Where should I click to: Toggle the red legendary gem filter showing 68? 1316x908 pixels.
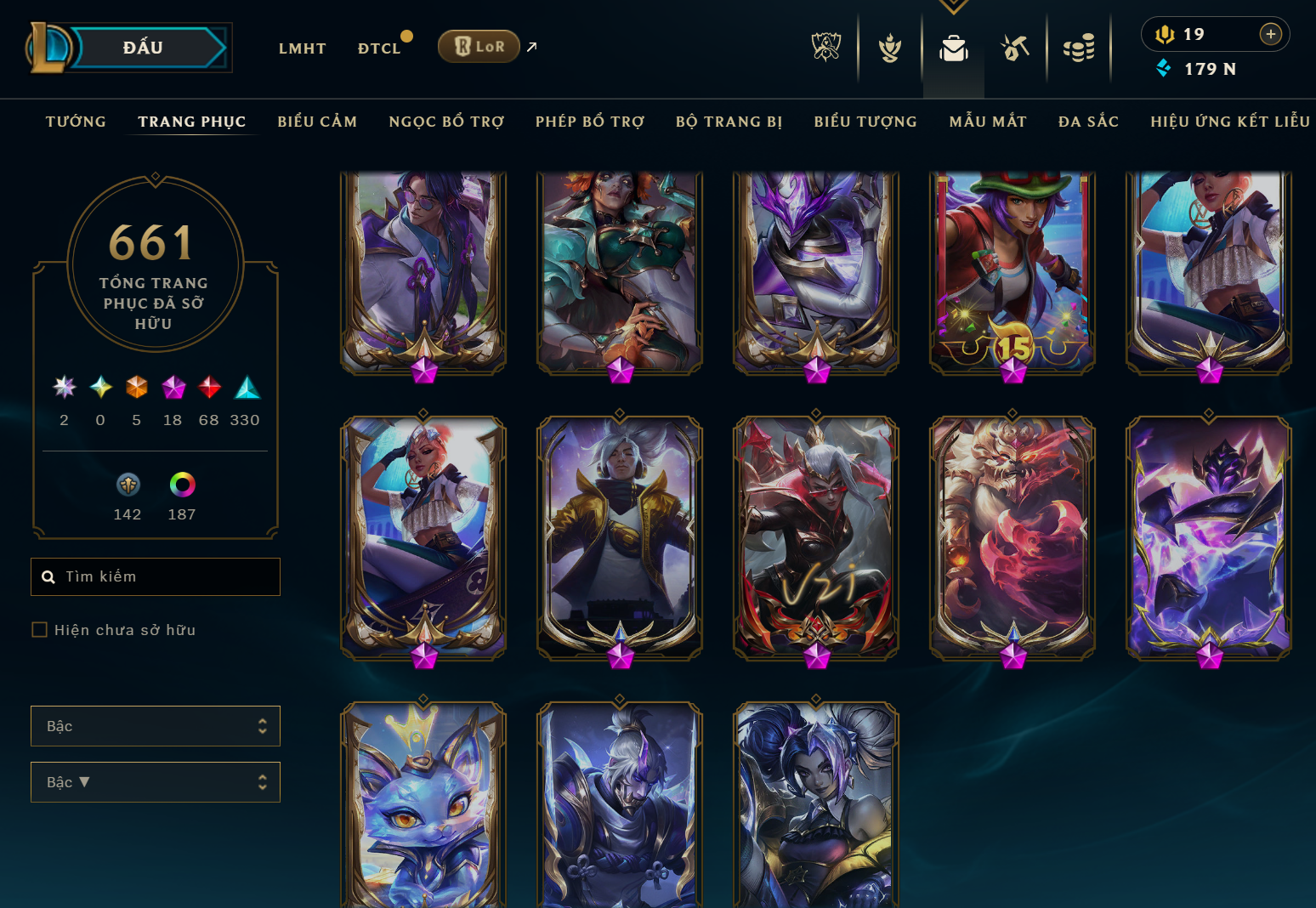point(208,389)
